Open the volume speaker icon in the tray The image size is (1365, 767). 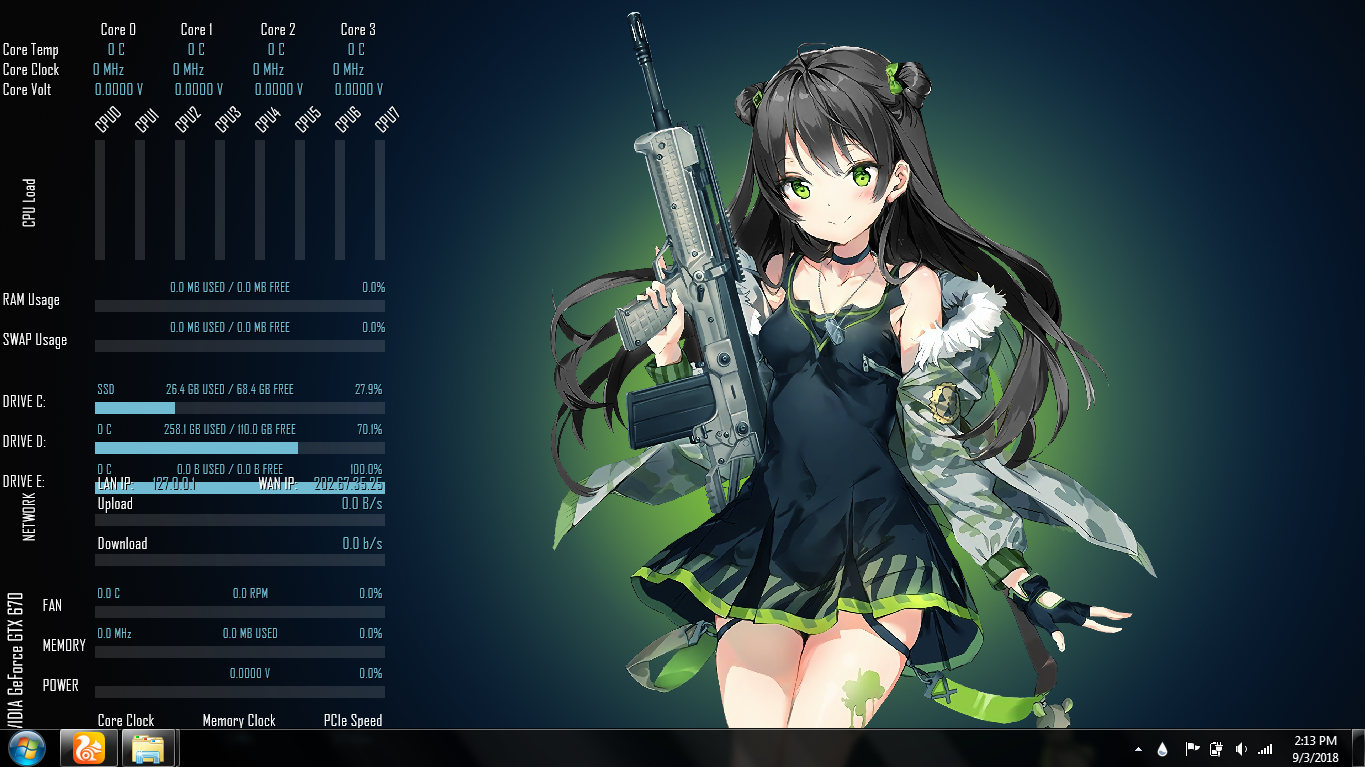1241,748
